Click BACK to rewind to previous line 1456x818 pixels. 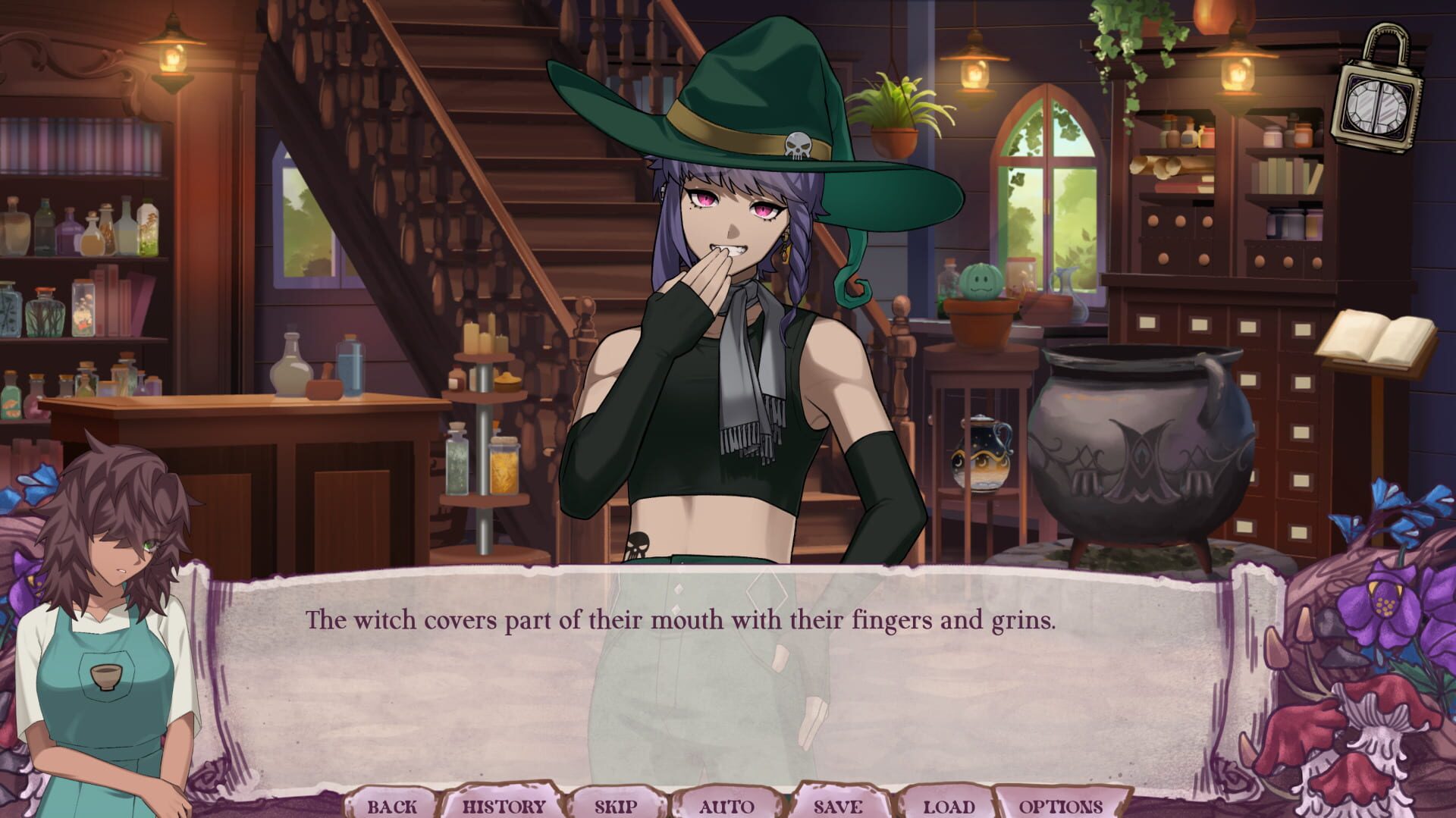393,806
